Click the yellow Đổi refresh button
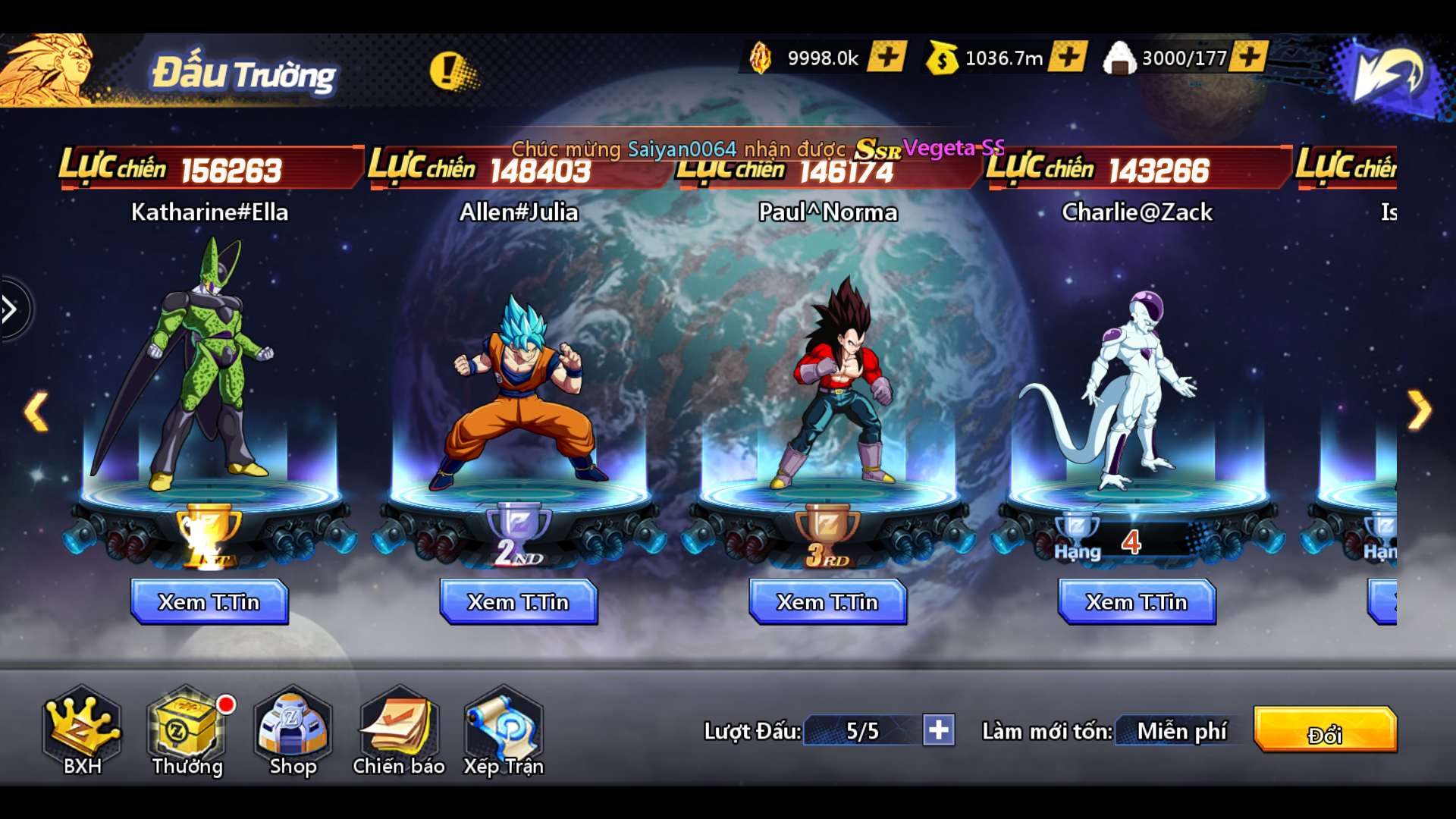 [1325, 730]
